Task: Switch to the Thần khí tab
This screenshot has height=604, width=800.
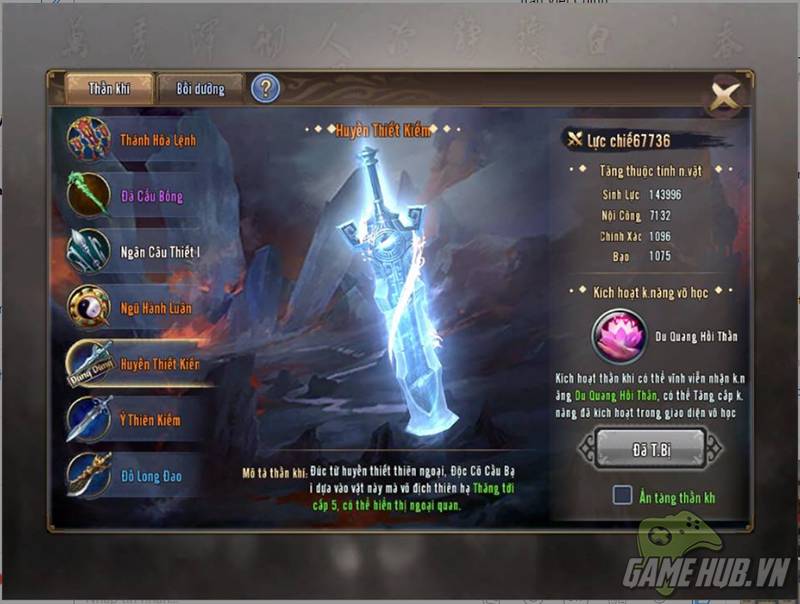Action: (109, 88)
